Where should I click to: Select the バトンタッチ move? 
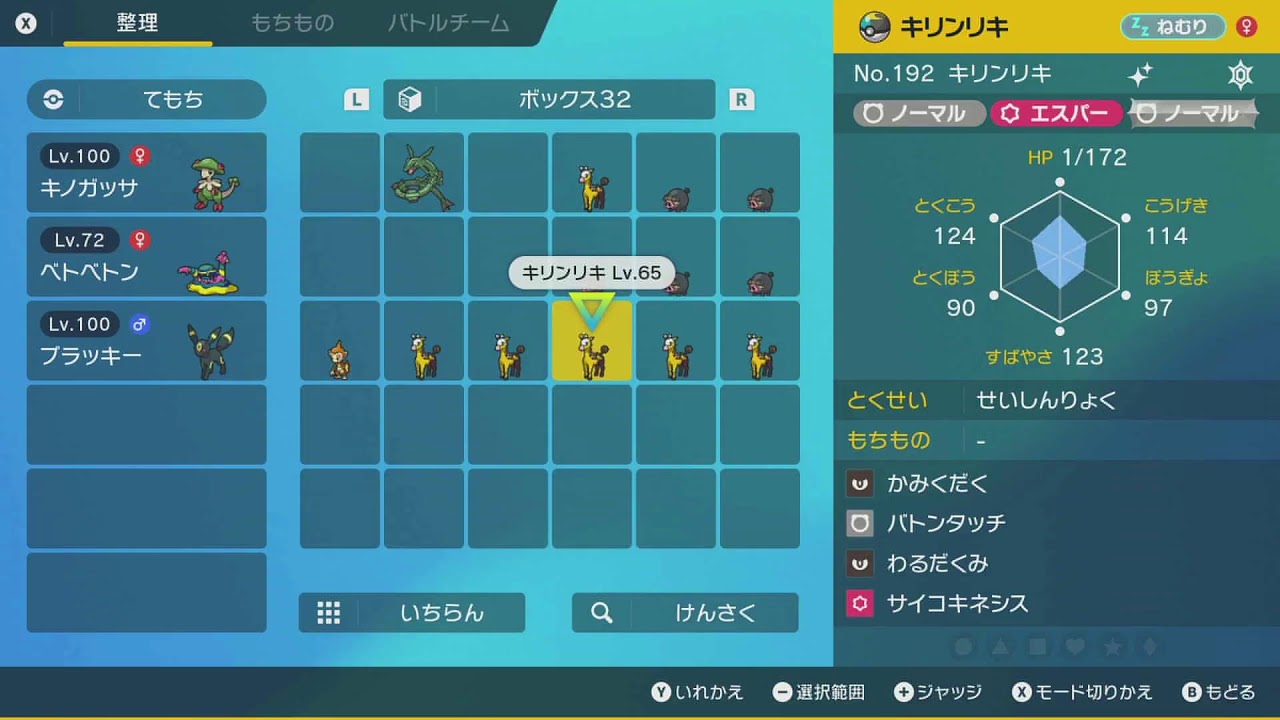[x=945, y=523]
